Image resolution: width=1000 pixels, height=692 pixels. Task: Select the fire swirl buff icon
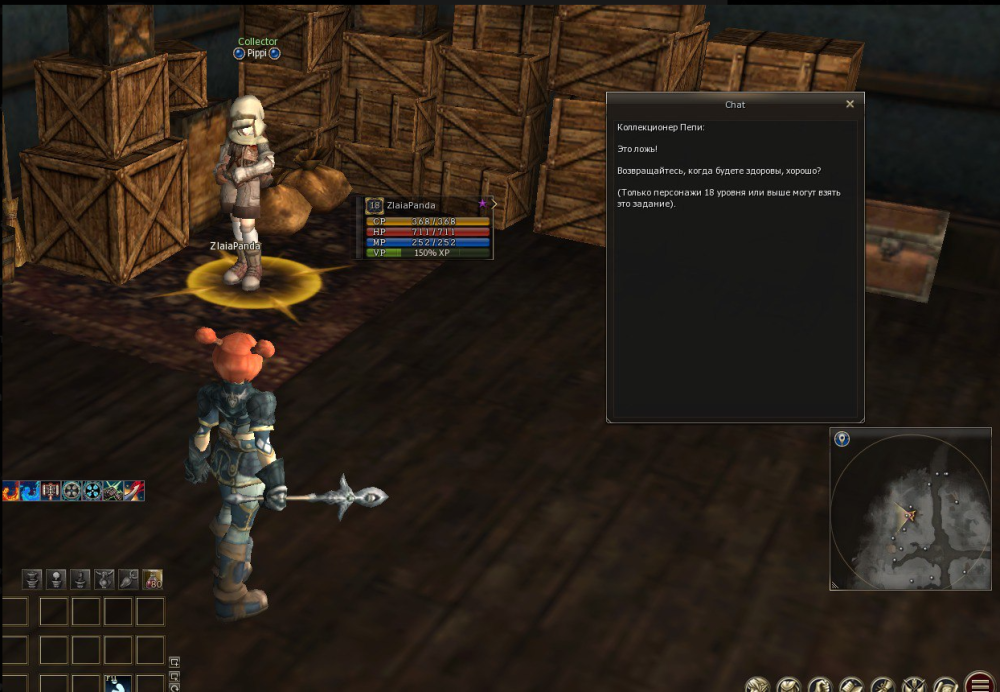pos(11,491)
